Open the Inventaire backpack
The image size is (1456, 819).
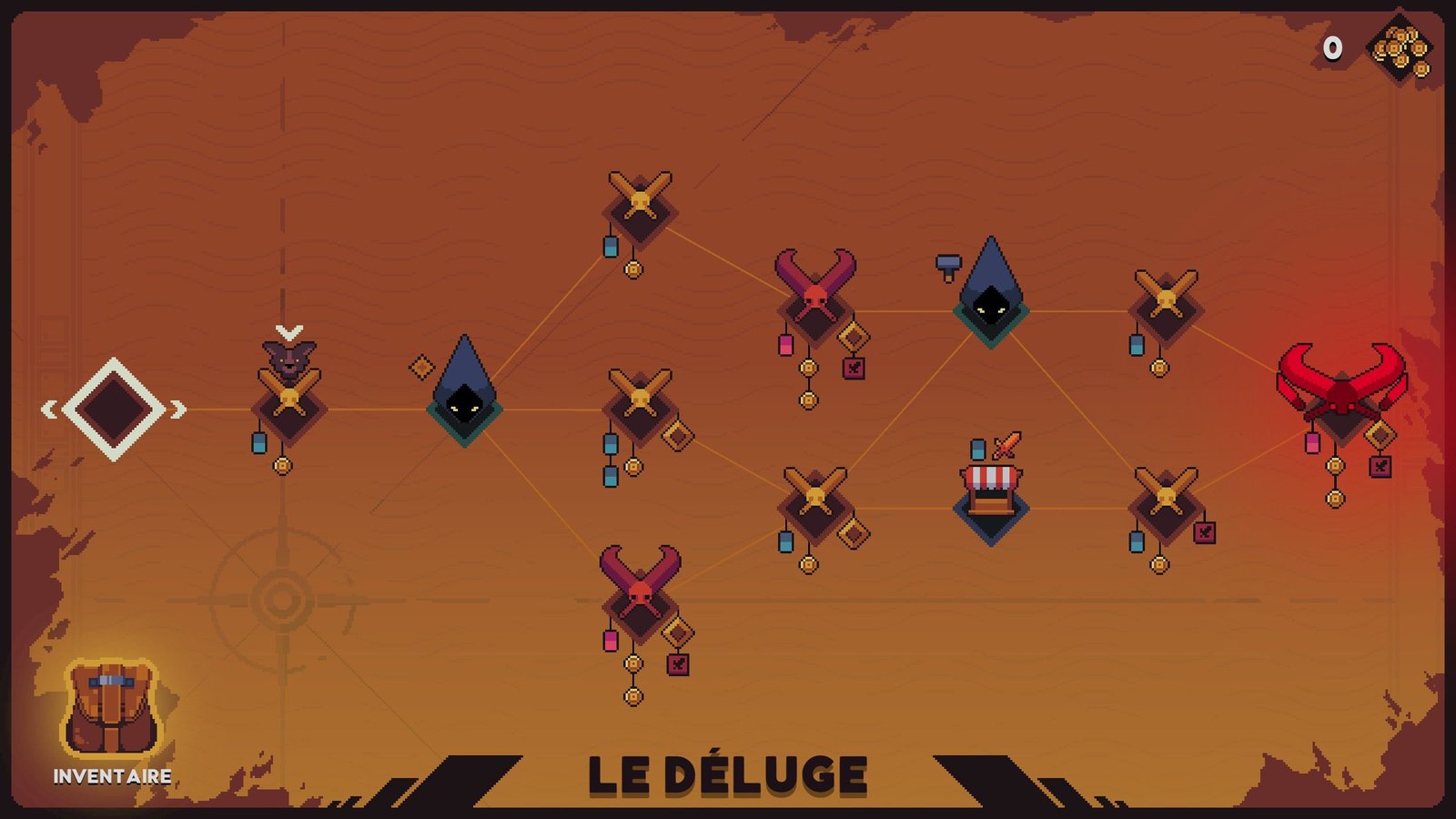[111, 711]
